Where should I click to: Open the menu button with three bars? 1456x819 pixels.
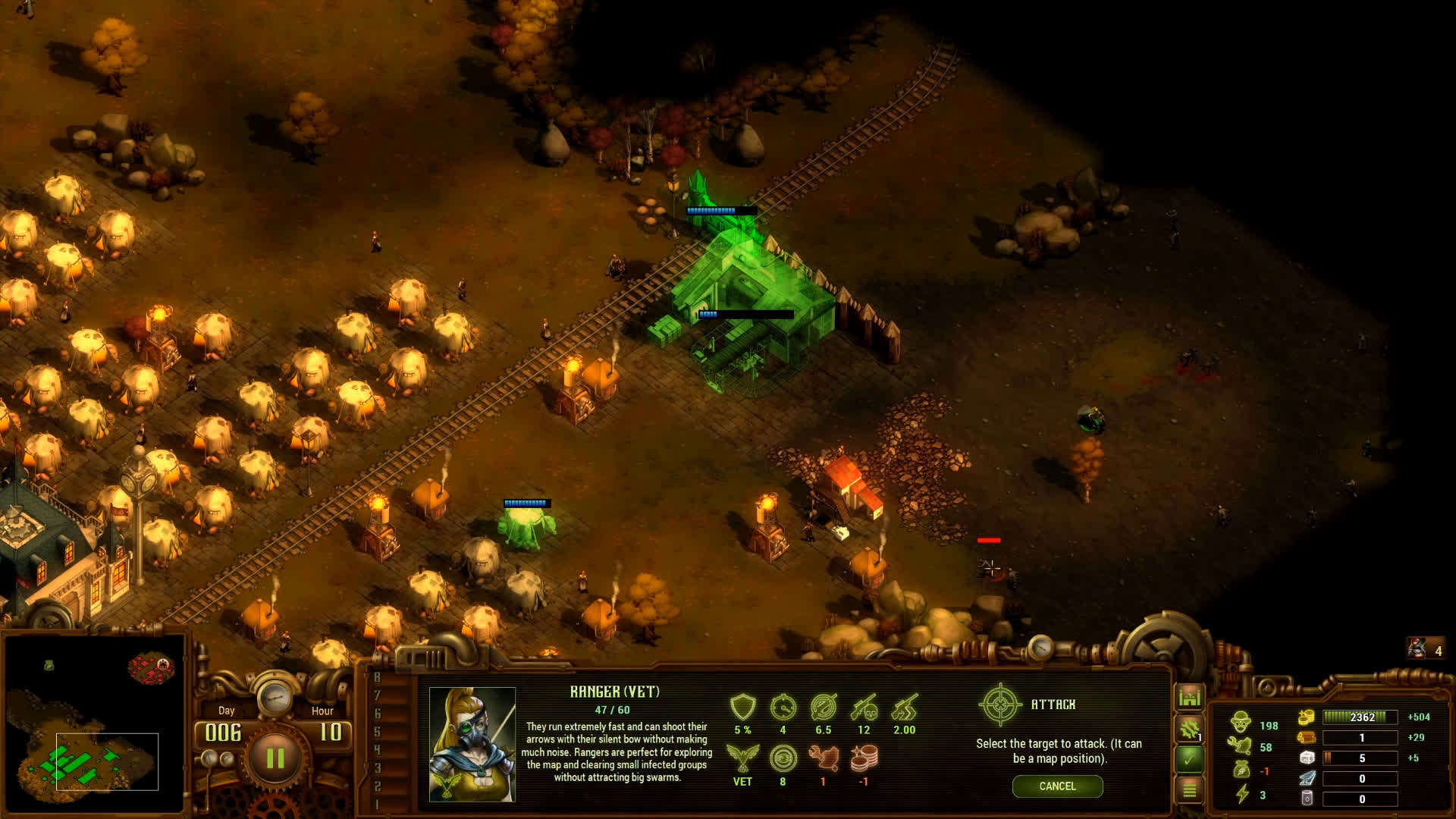pos(1189,789)
